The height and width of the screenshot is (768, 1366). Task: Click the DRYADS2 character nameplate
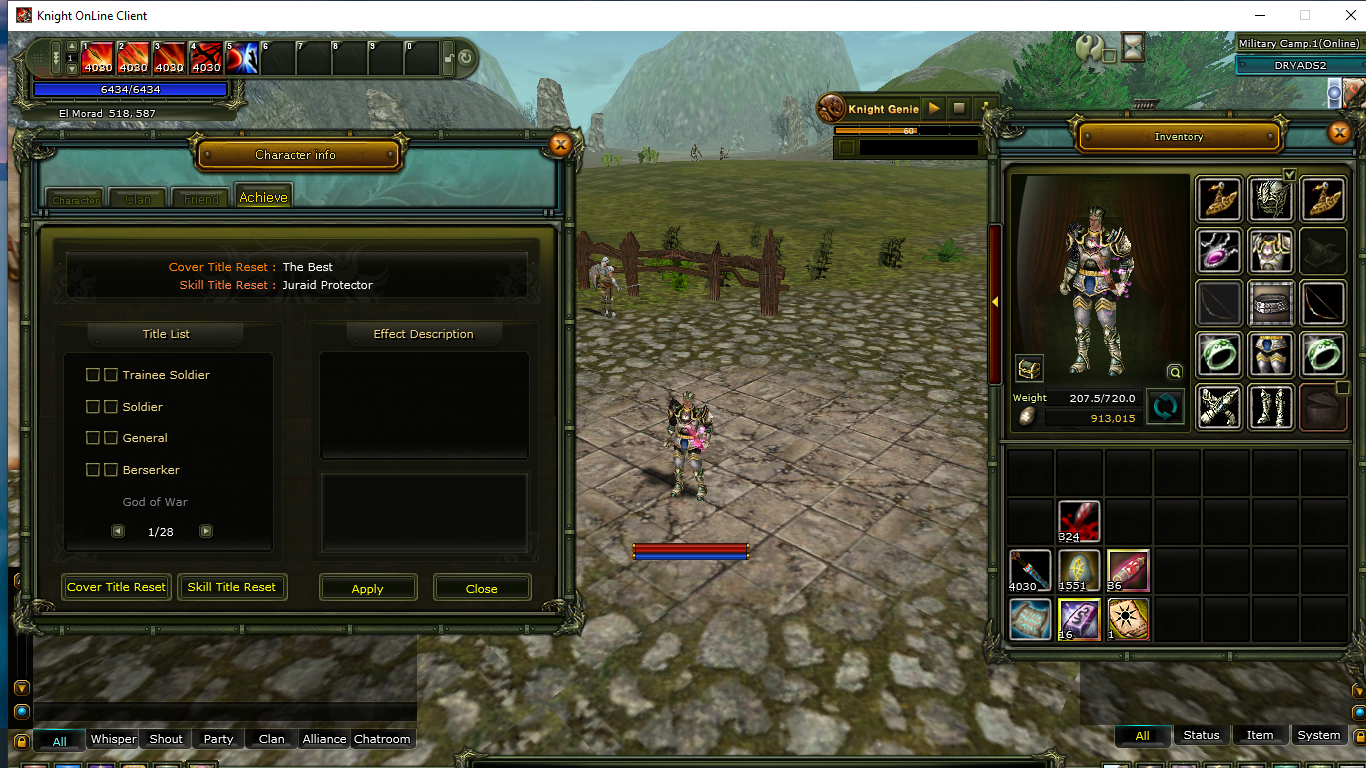[x=1301, y=65]
